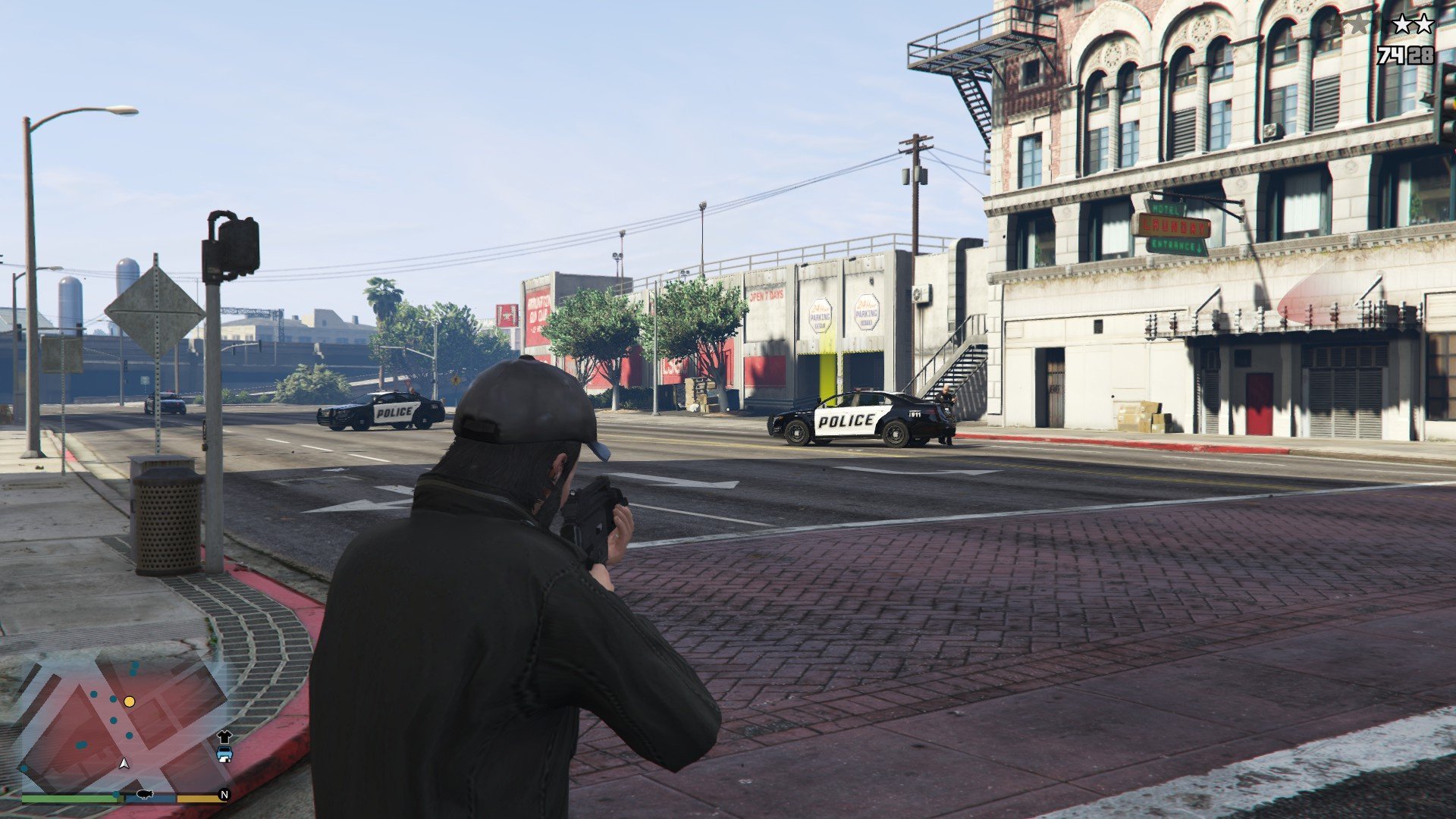Click the yellow objective blip on the minimap
Image resolution: width=1456 pixels, height=819 pixels.
pos(130,701)
